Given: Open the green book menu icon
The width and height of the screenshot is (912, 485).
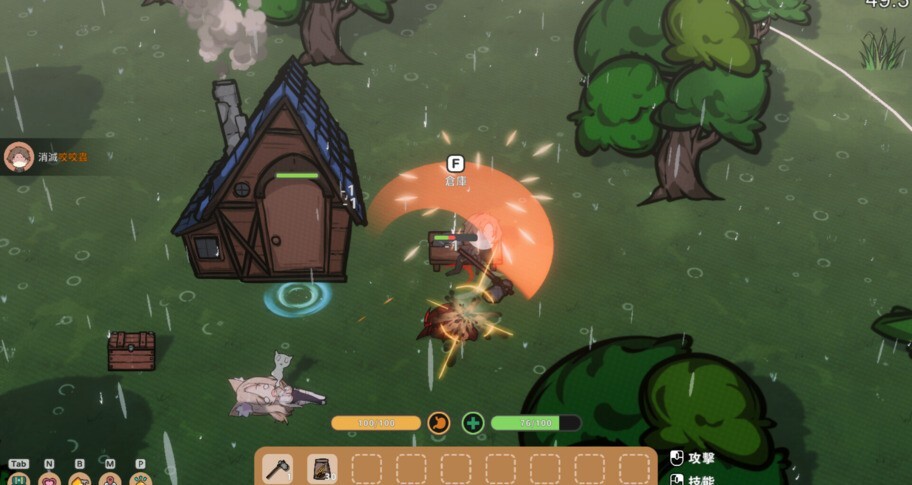Looking at the screenshot, I should point(18,479).
